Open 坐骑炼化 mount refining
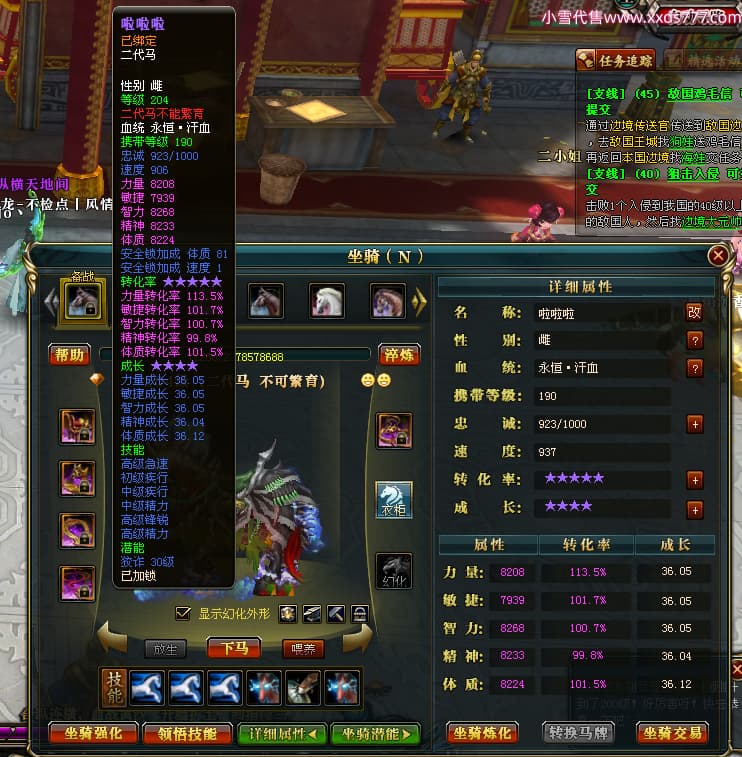Viewport: 742px width, 757px height. pos(483,733)
